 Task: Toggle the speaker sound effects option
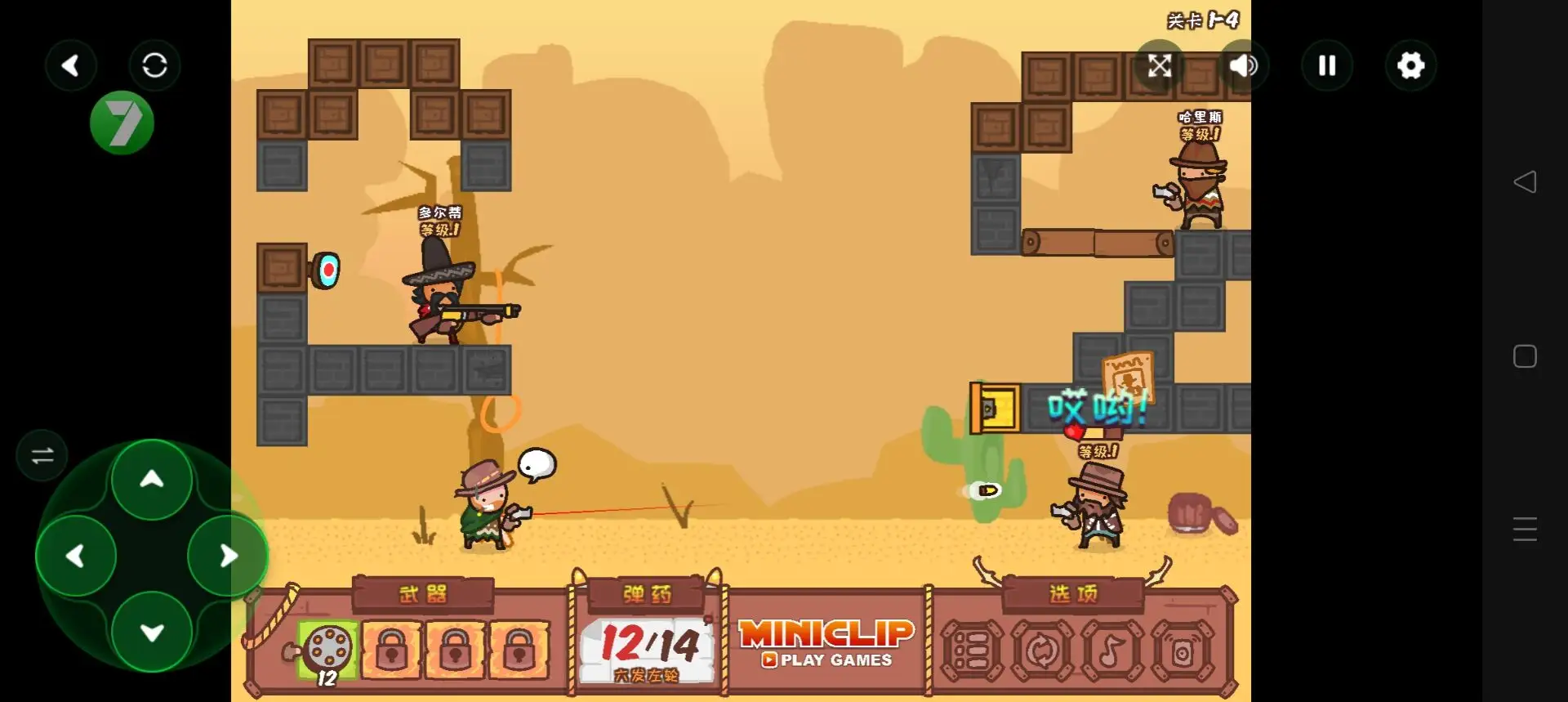tap(1182, 651)
